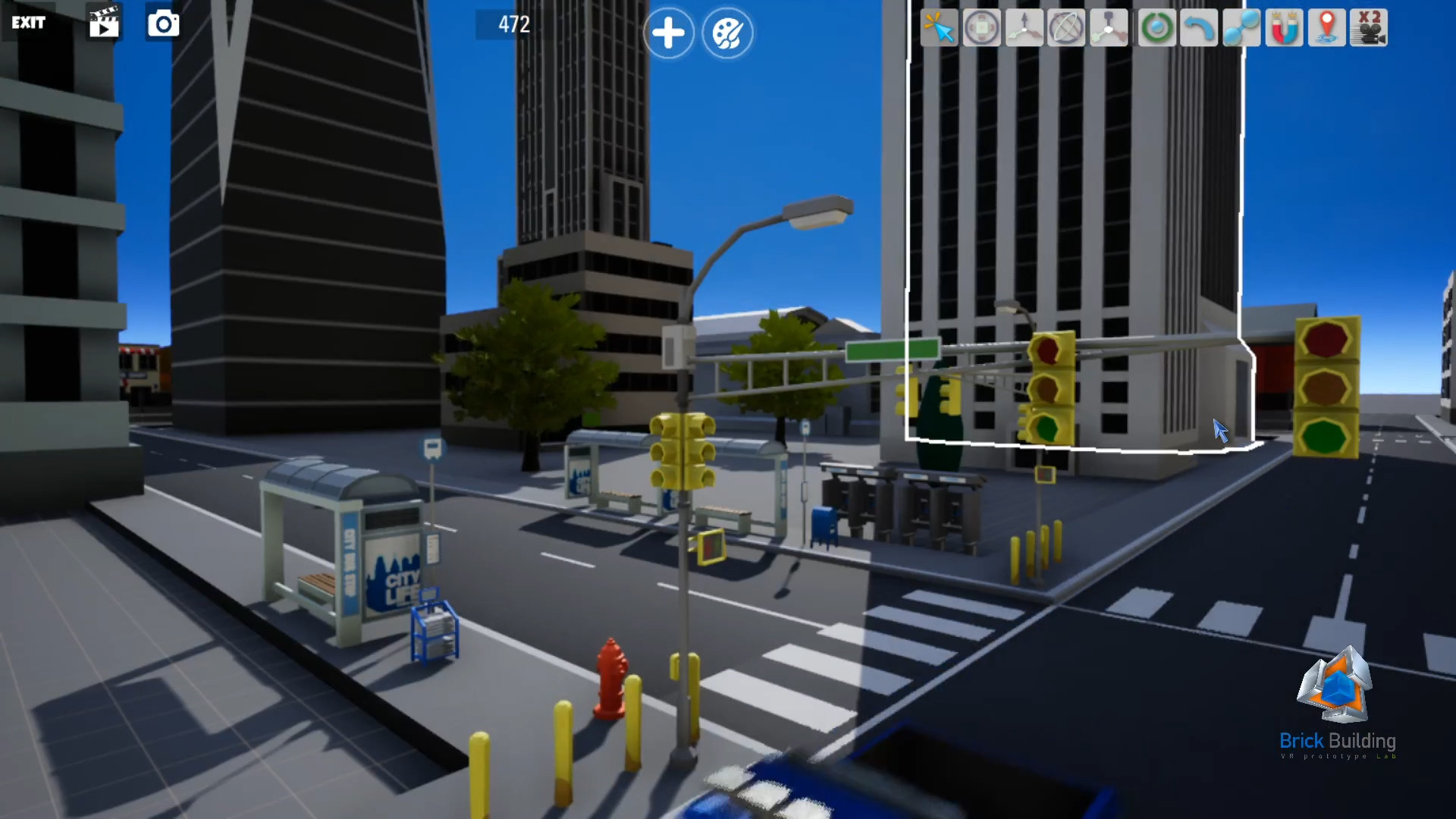Image resolution: width=1456 pixels, height=819 pixels.
Task: Enable the X2 speed camera mode
Action: [x=1369, y=27]
